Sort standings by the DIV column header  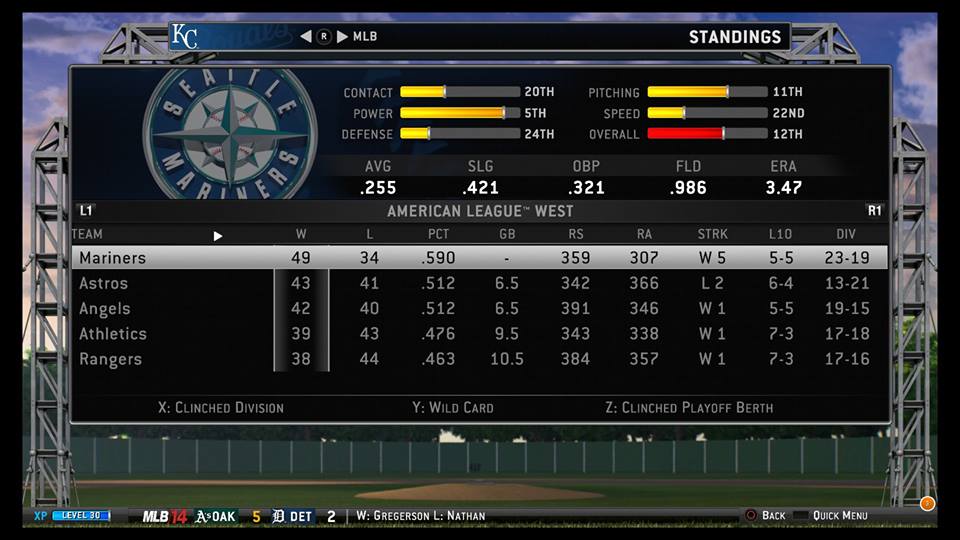click(x=846, y=235)
